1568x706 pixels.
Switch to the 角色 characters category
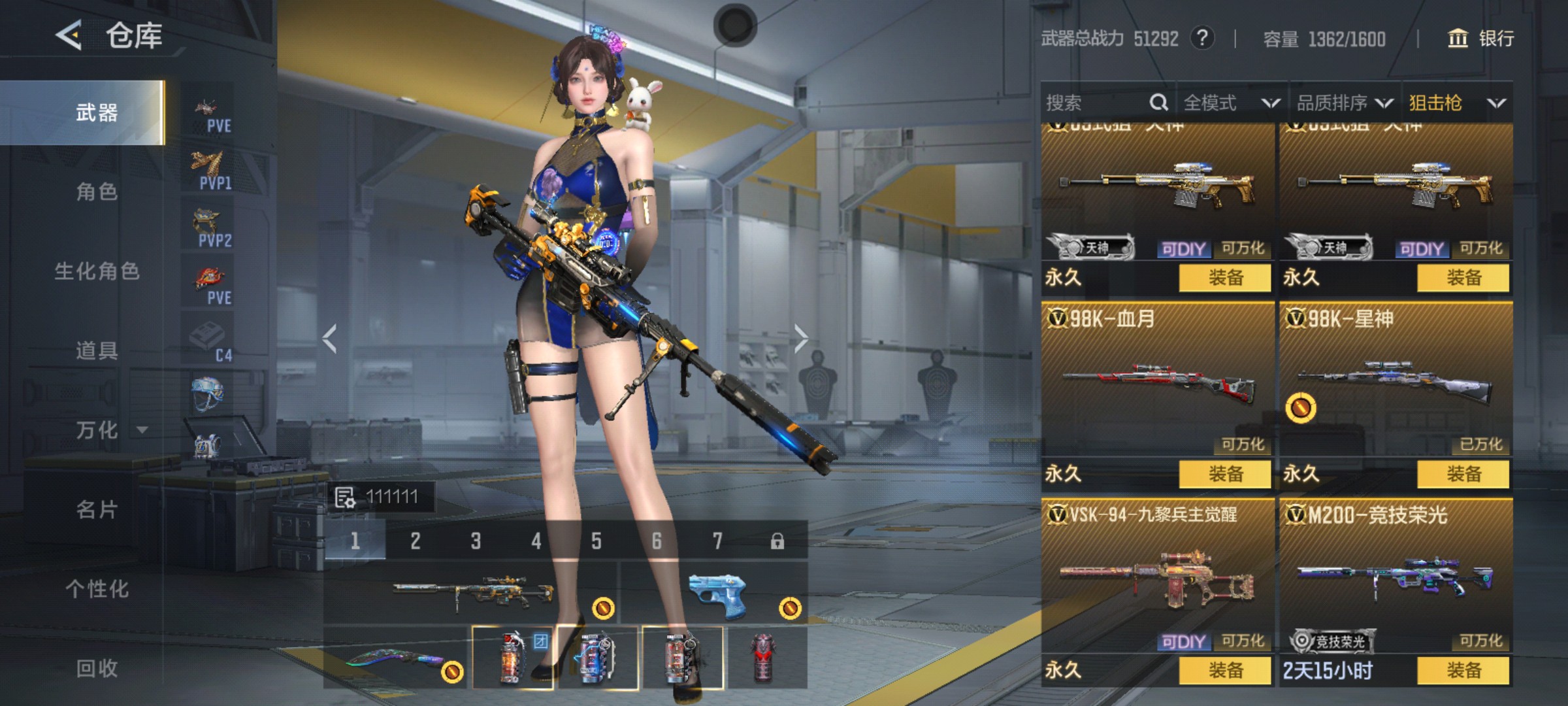coord(96,192)
